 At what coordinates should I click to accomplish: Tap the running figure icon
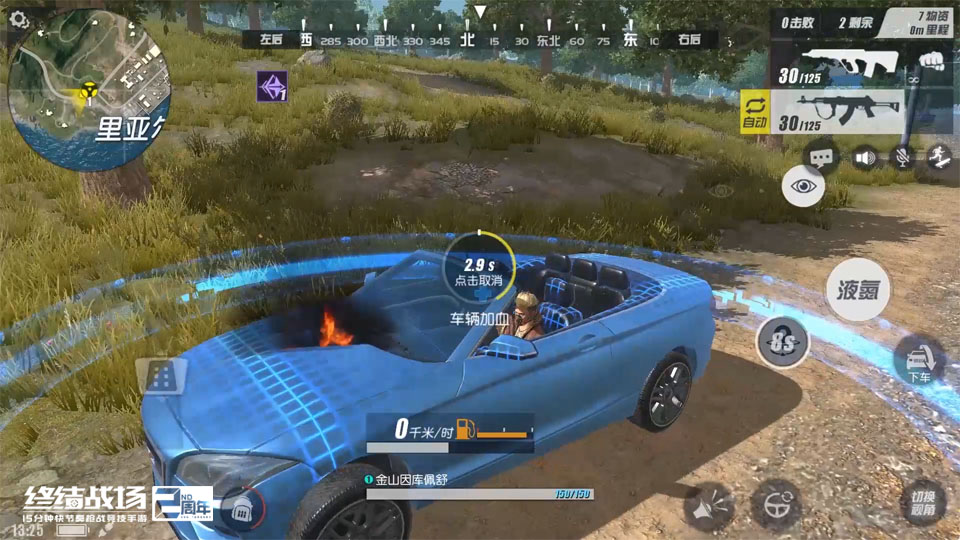(939, 157)
